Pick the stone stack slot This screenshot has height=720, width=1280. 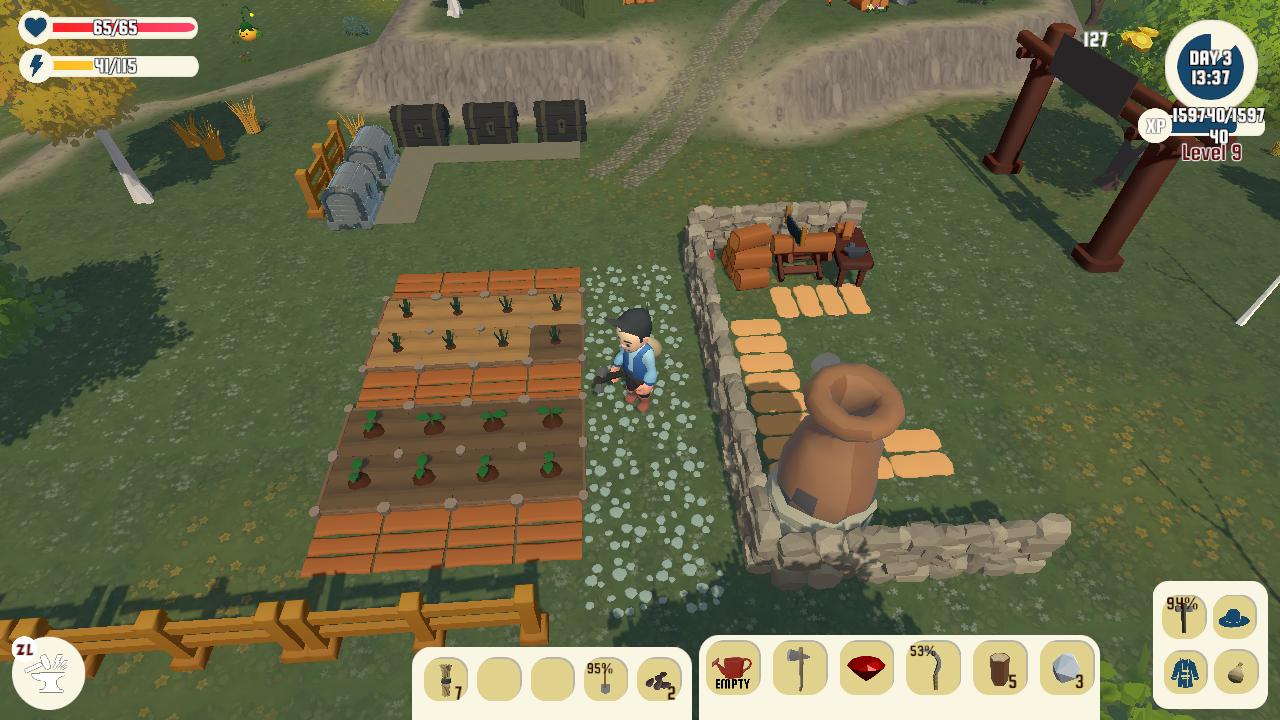click(x=1067, y=668)
